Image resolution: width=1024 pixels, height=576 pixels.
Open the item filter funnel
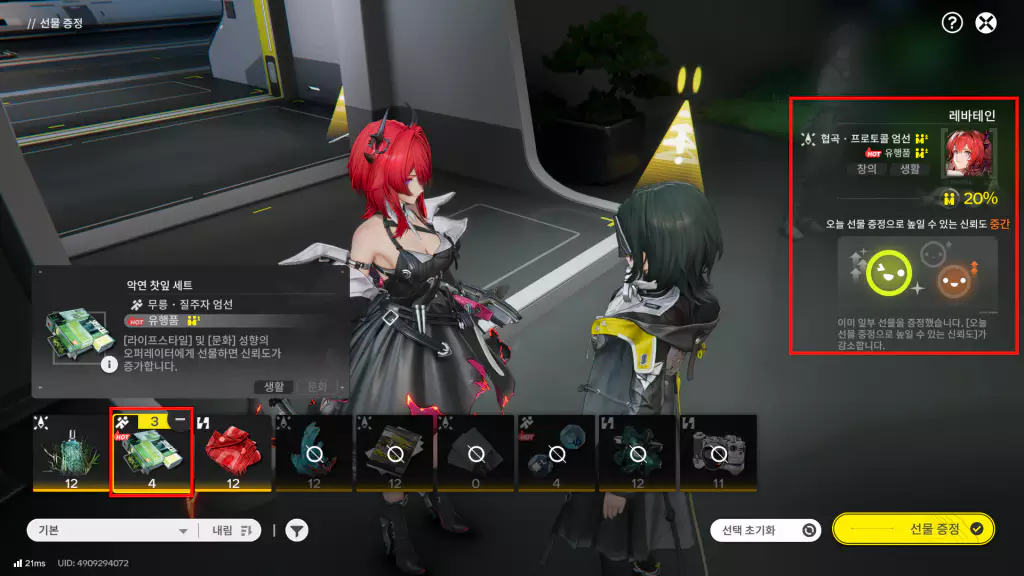tap(297, 531)
